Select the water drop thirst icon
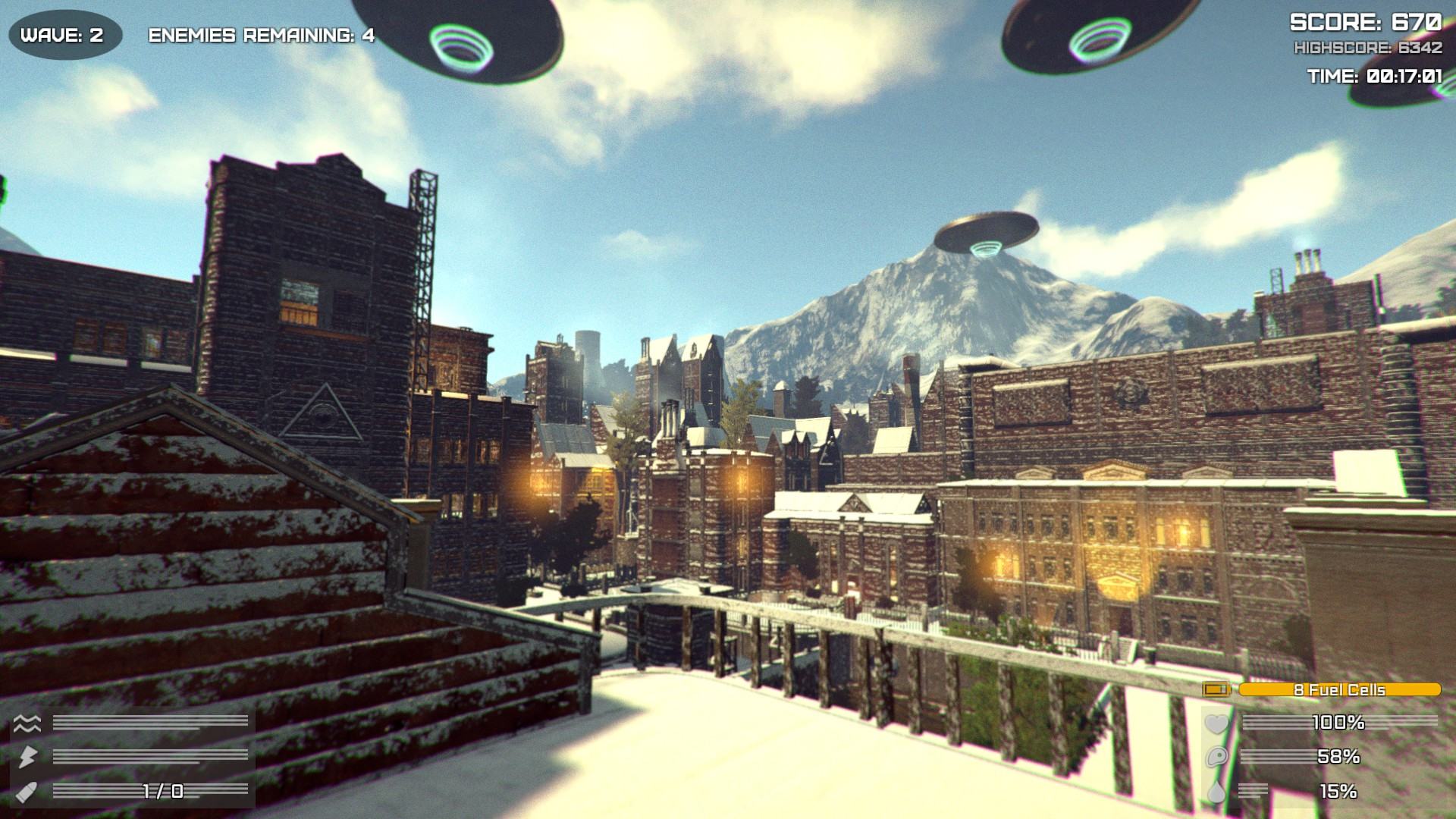Screen dimensions: 1456x819 click(x=1216, y=792)
